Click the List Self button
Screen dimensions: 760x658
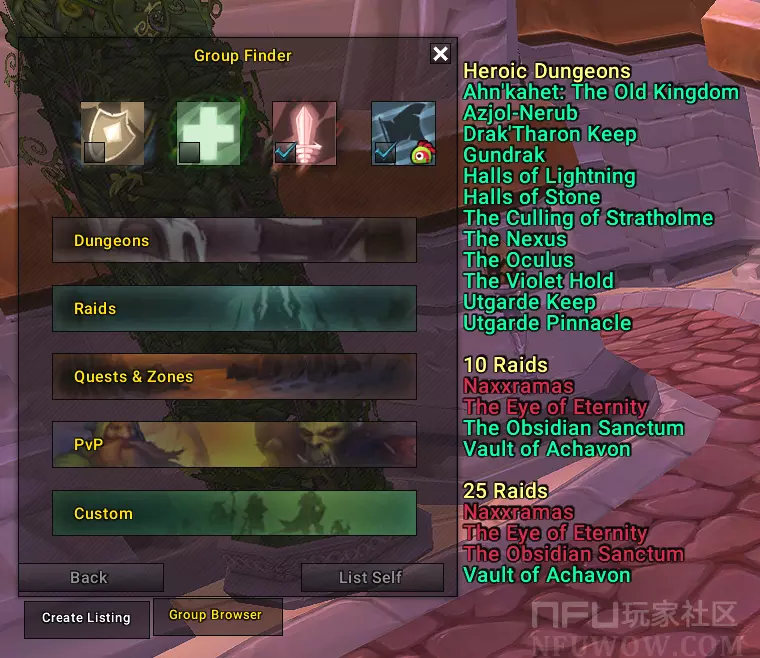[x=371, y=578]
